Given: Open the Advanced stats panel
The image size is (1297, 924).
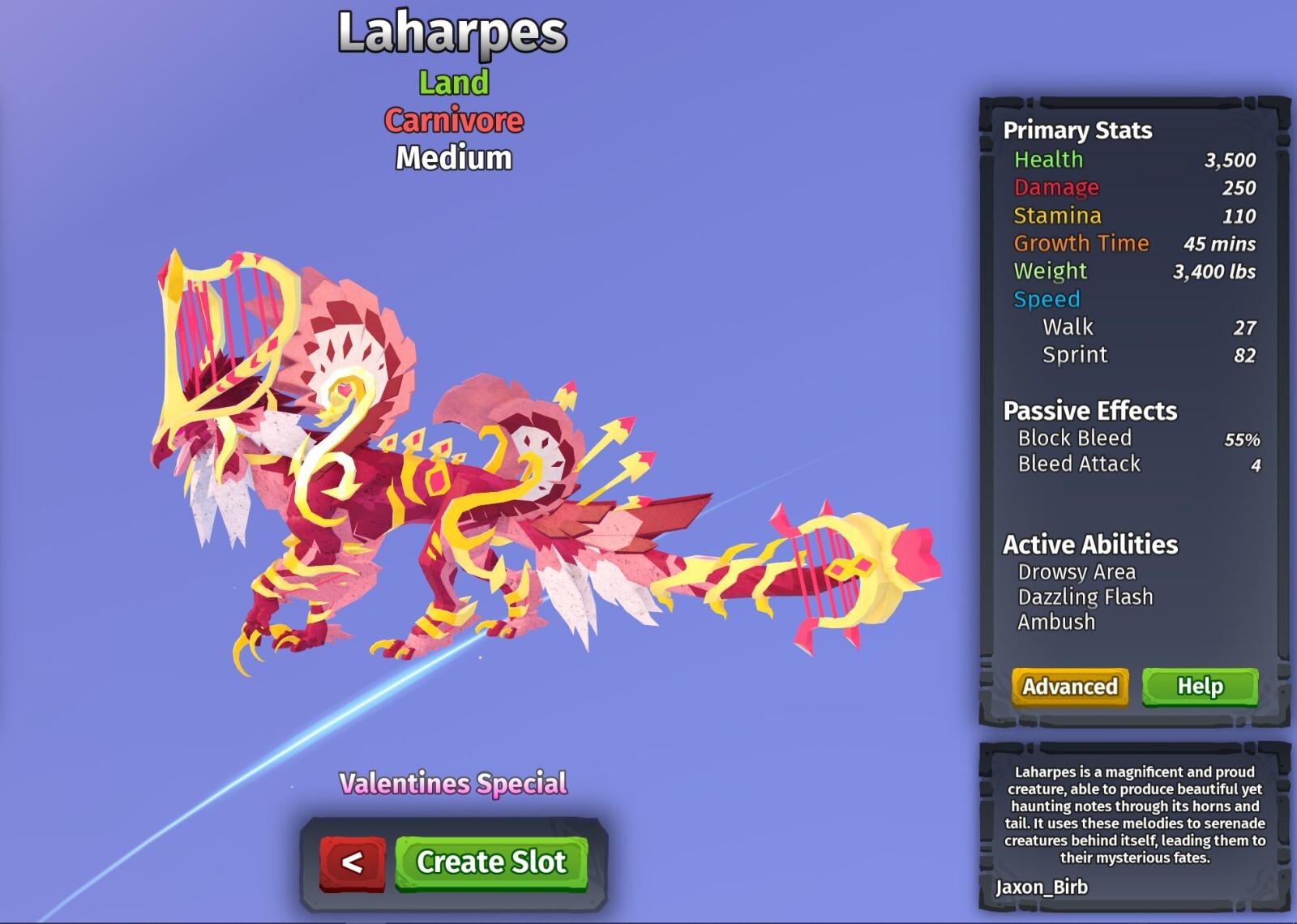Looking at the screenshot, I should point(1068,687).
